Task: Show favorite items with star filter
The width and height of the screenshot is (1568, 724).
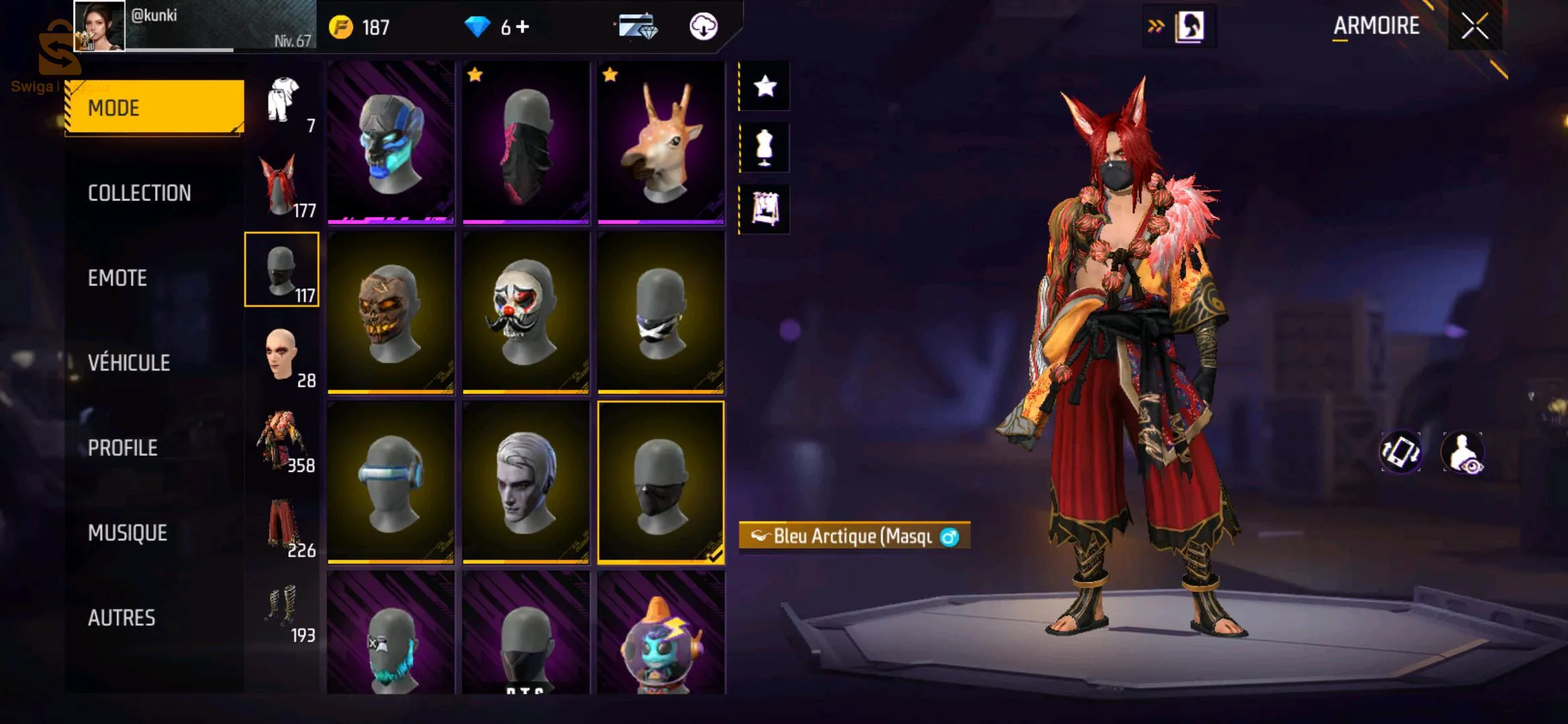Action: click(765, 86)
